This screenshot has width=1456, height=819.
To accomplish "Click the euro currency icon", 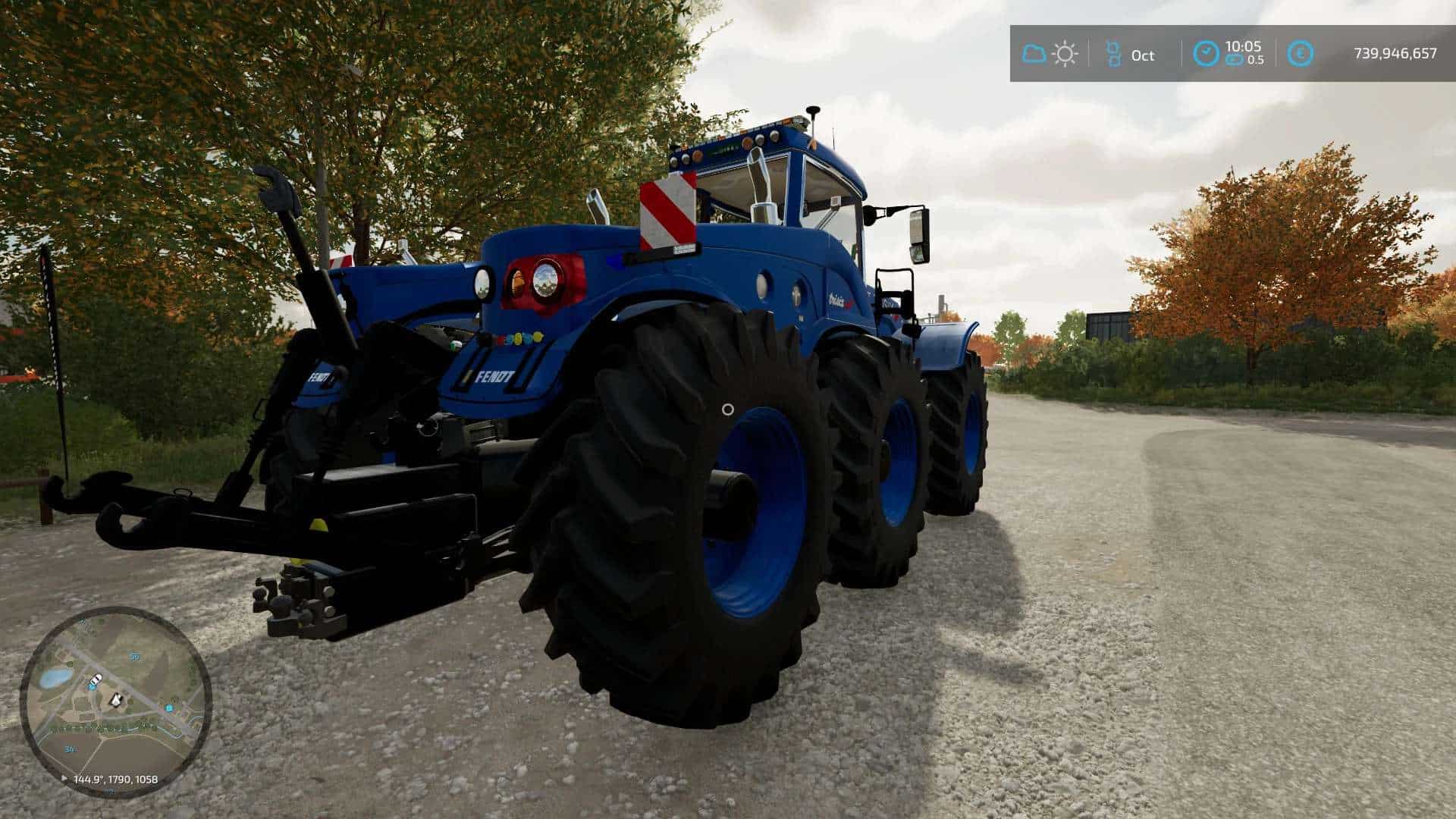I will click(x=1301, y=54).
